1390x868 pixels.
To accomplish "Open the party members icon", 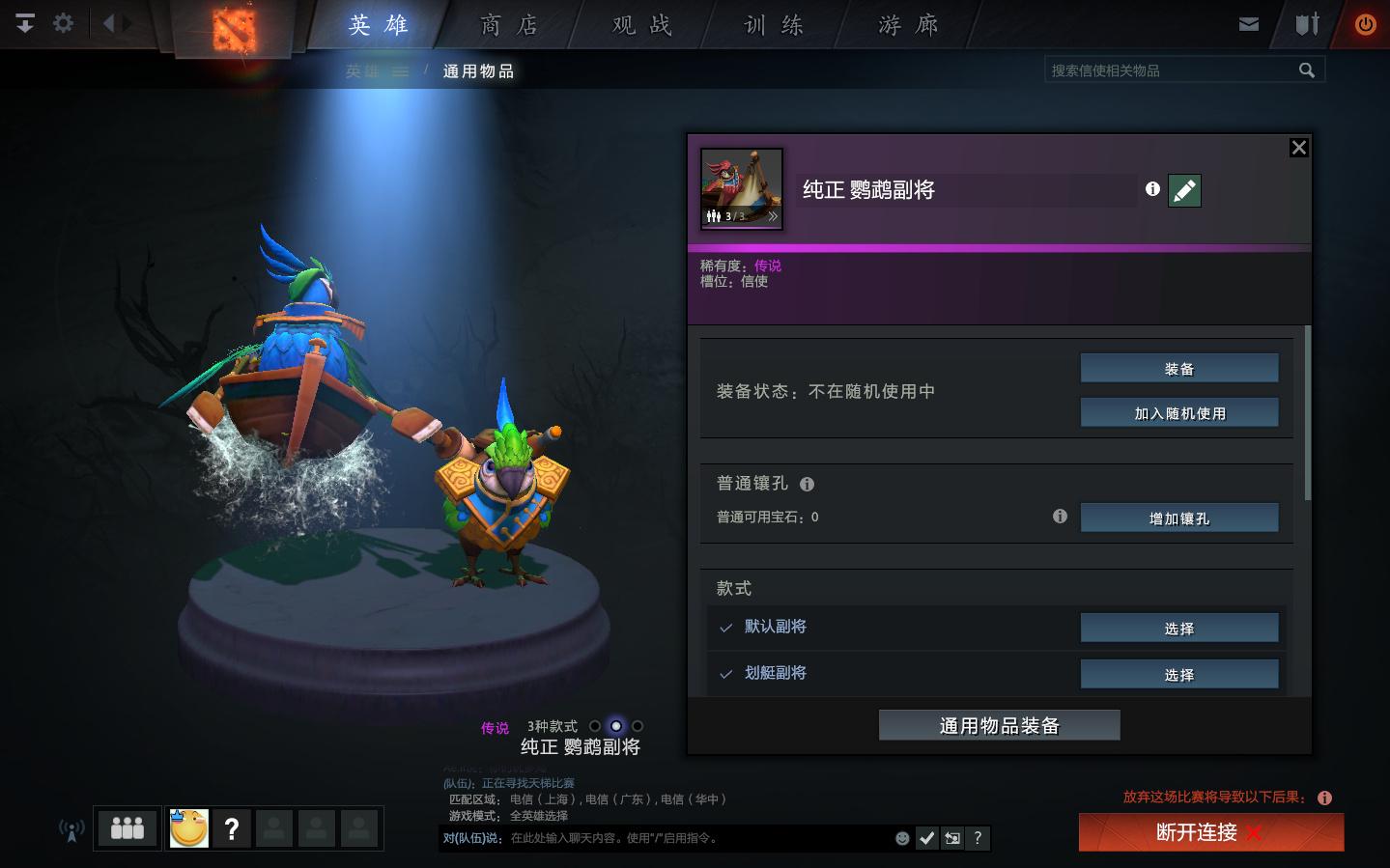I will coord(128,828).
